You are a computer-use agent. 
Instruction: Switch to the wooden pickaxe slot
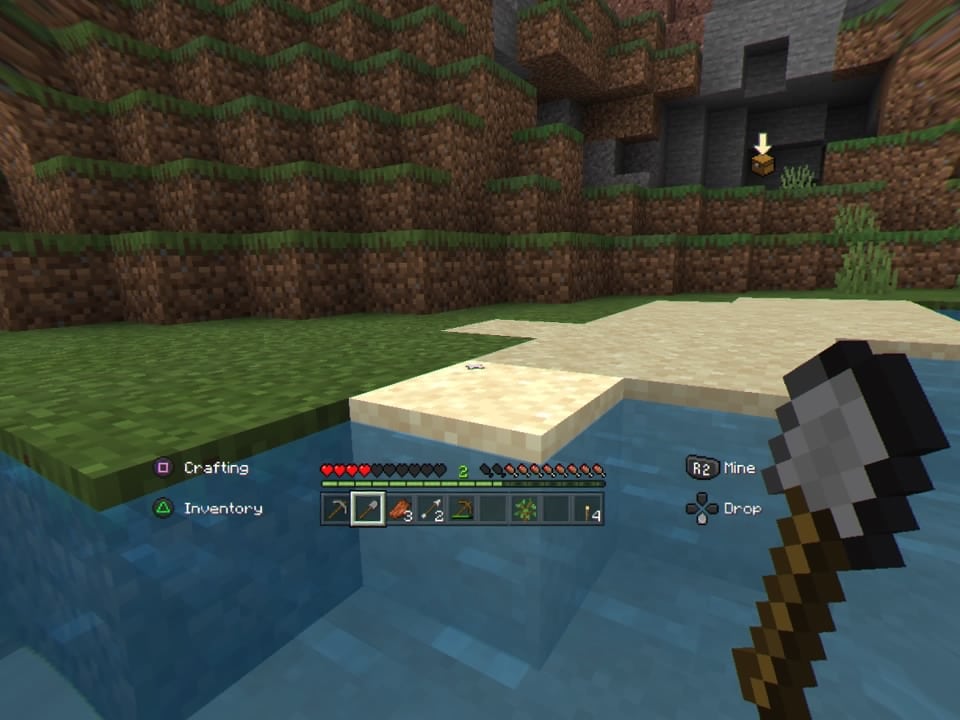(462, 509)
